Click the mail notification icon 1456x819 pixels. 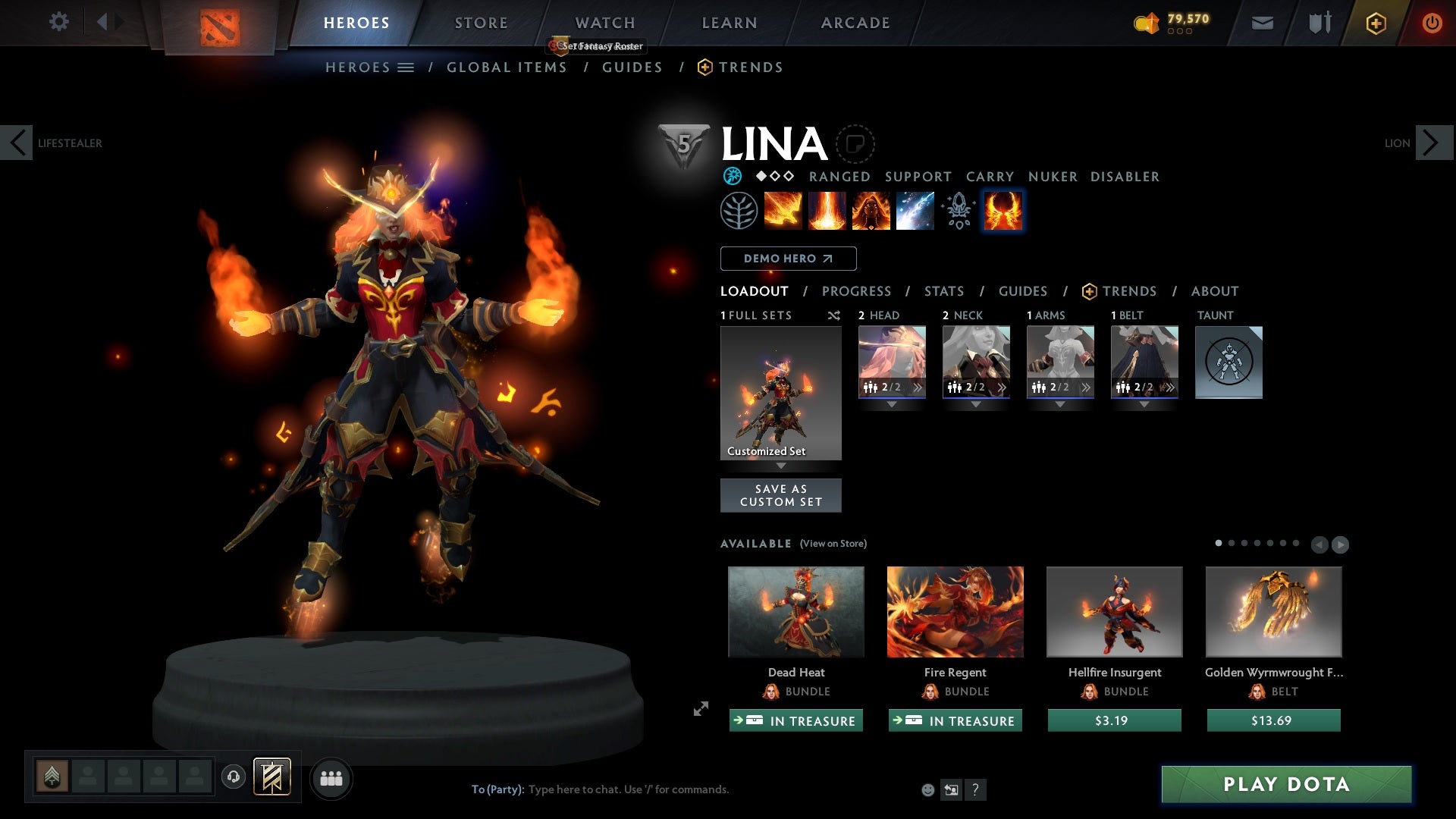(1262, 23)
